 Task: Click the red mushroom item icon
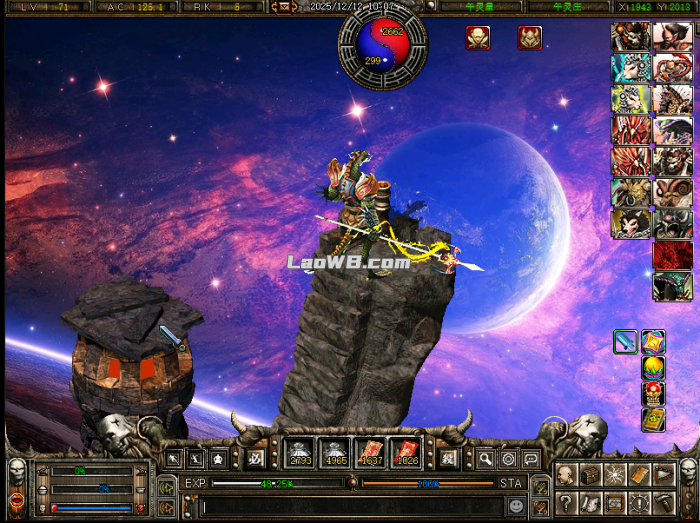point(653,393)
